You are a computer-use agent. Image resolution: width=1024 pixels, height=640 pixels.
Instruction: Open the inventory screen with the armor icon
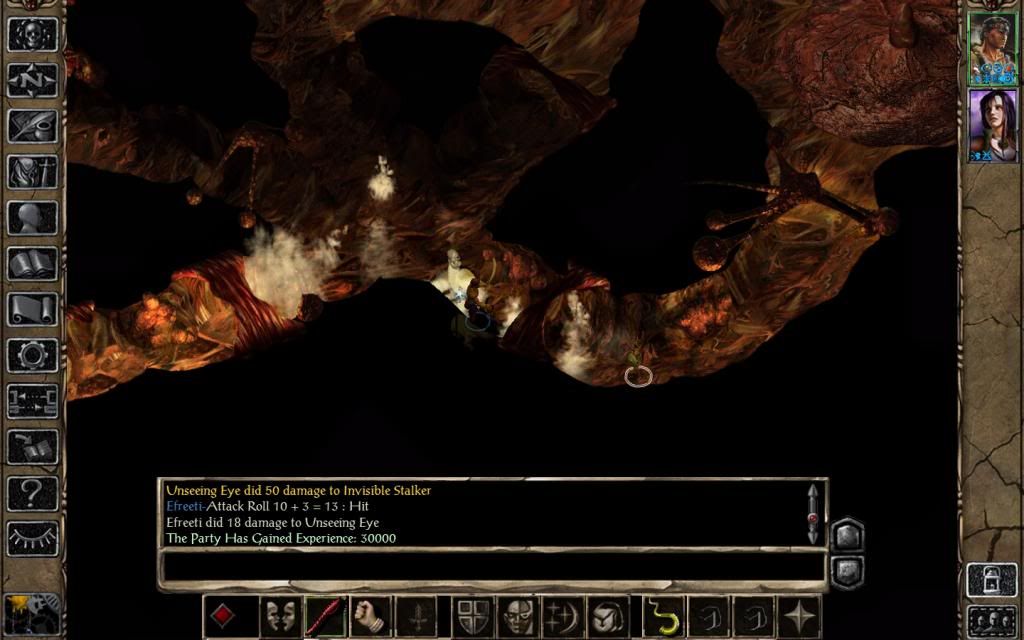32,172
